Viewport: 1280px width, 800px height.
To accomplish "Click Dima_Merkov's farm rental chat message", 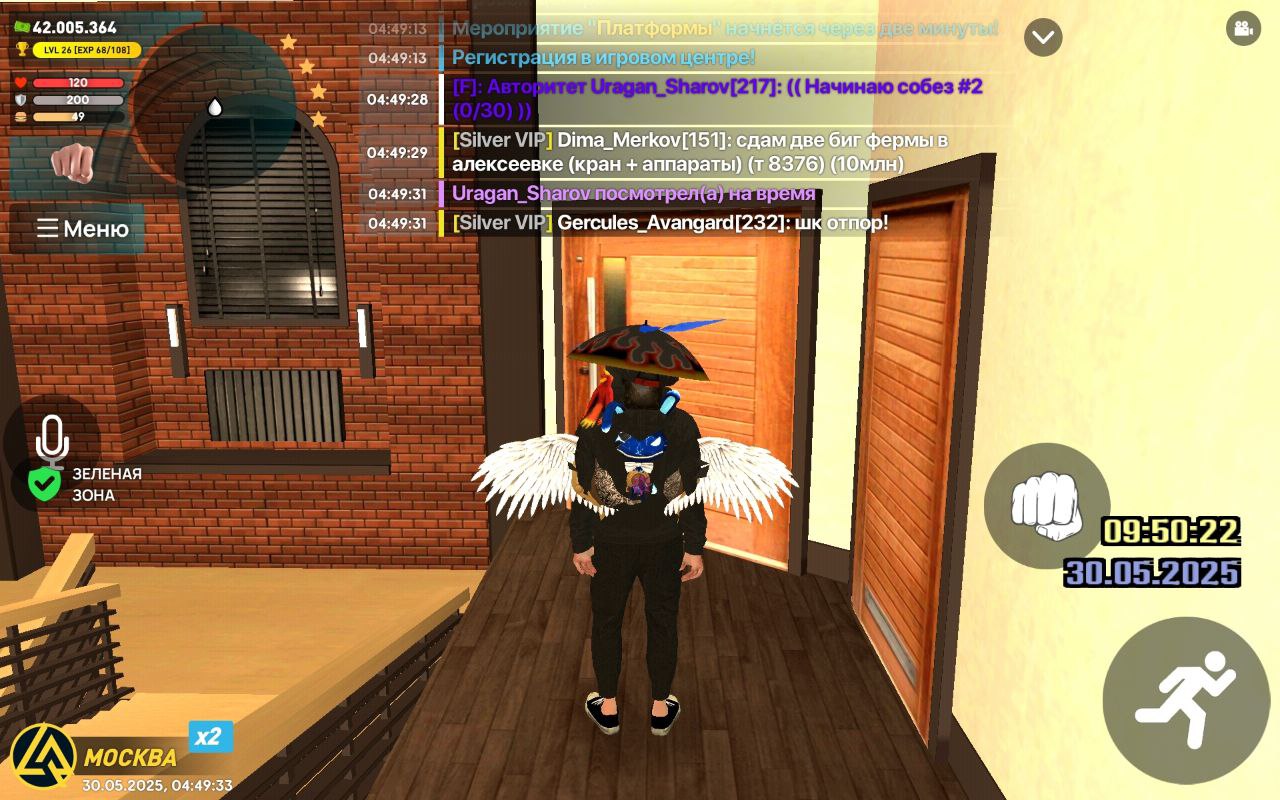I will pyautogui.click(x=700, y=151).
